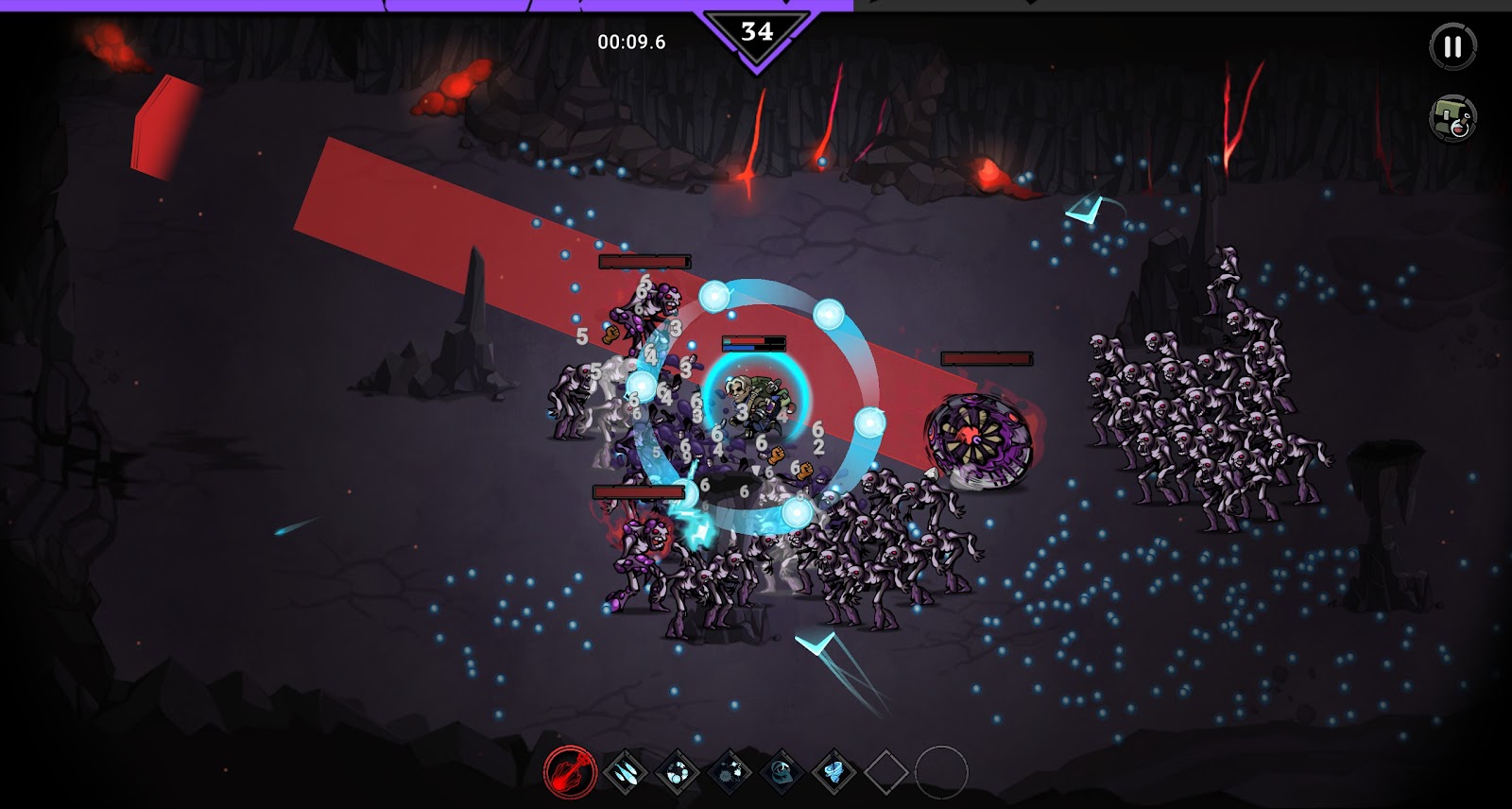Select the triple ice shards skill
The image size is (1512, 809).
625,772
